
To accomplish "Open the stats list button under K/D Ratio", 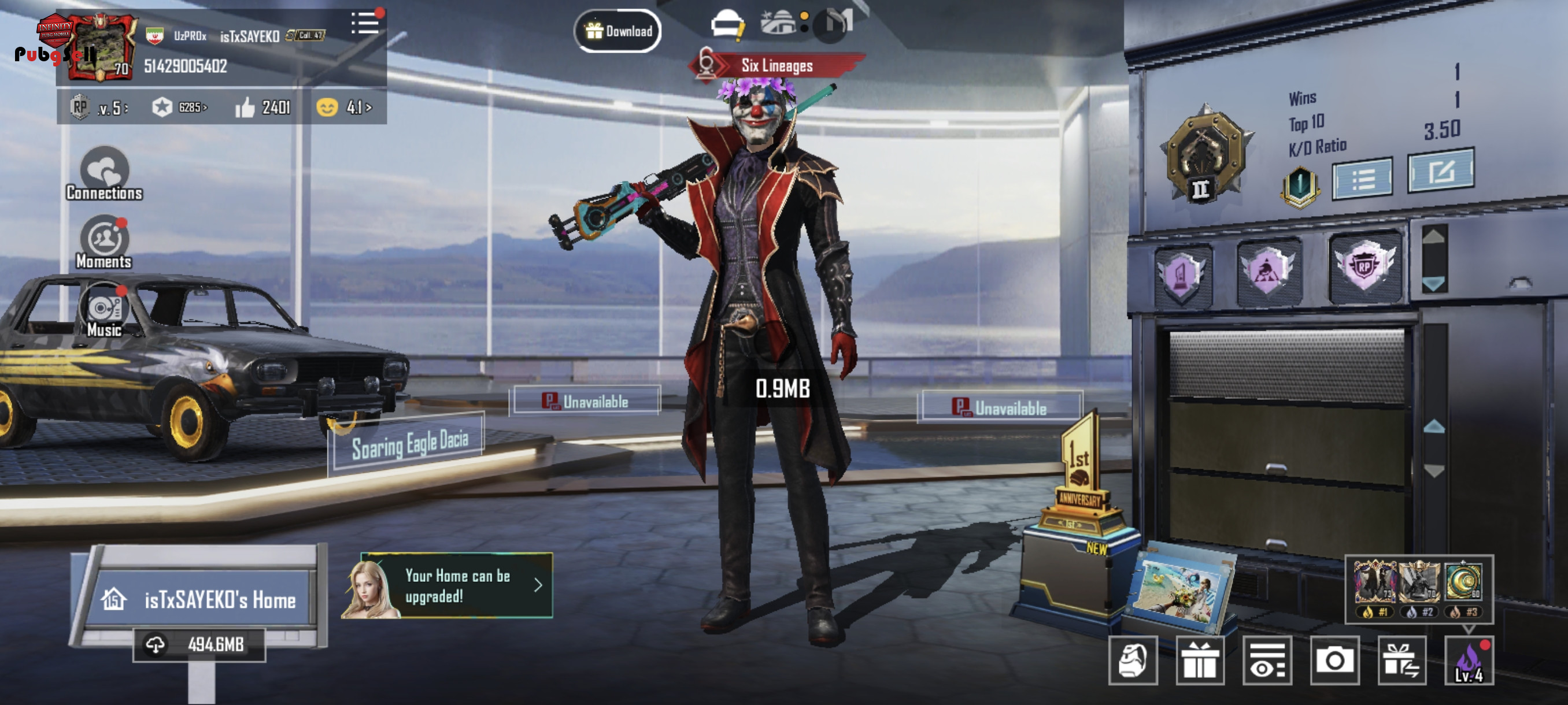I will [1362, 179].
